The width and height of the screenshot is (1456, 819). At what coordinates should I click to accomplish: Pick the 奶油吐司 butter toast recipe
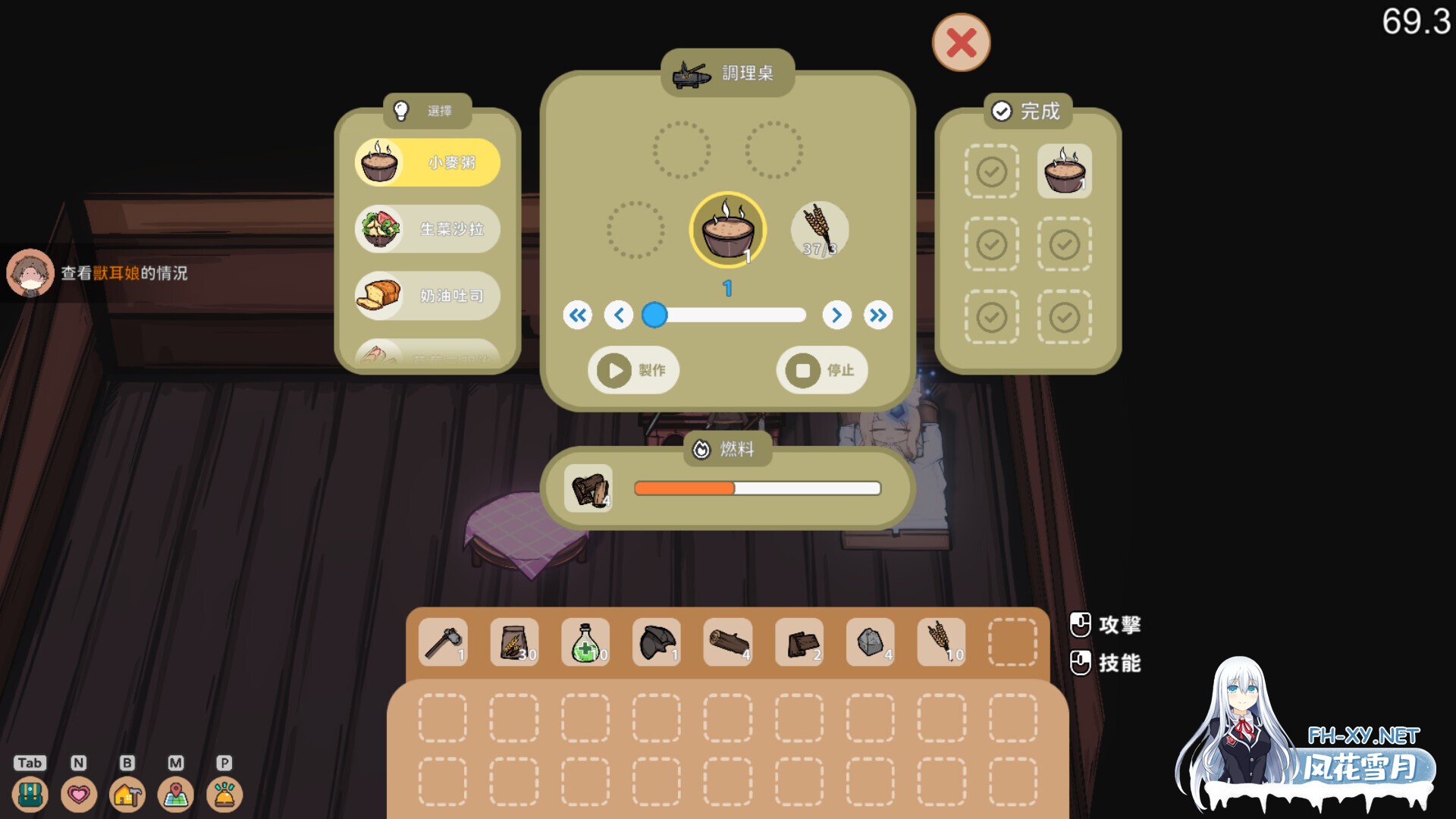[x=428, y=295]
